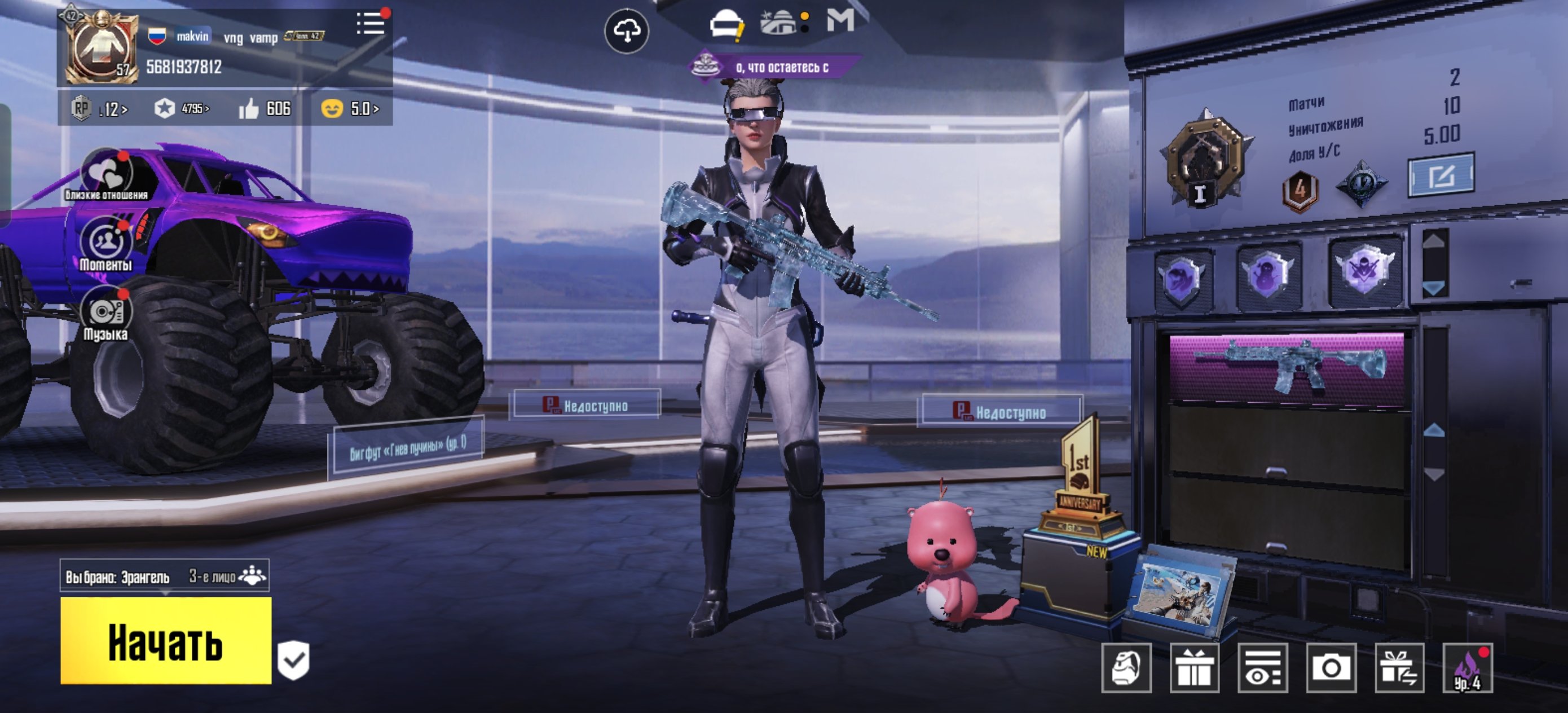Open the camera screenshot button
The image size is (1568, 713).
coord(1331,668)
